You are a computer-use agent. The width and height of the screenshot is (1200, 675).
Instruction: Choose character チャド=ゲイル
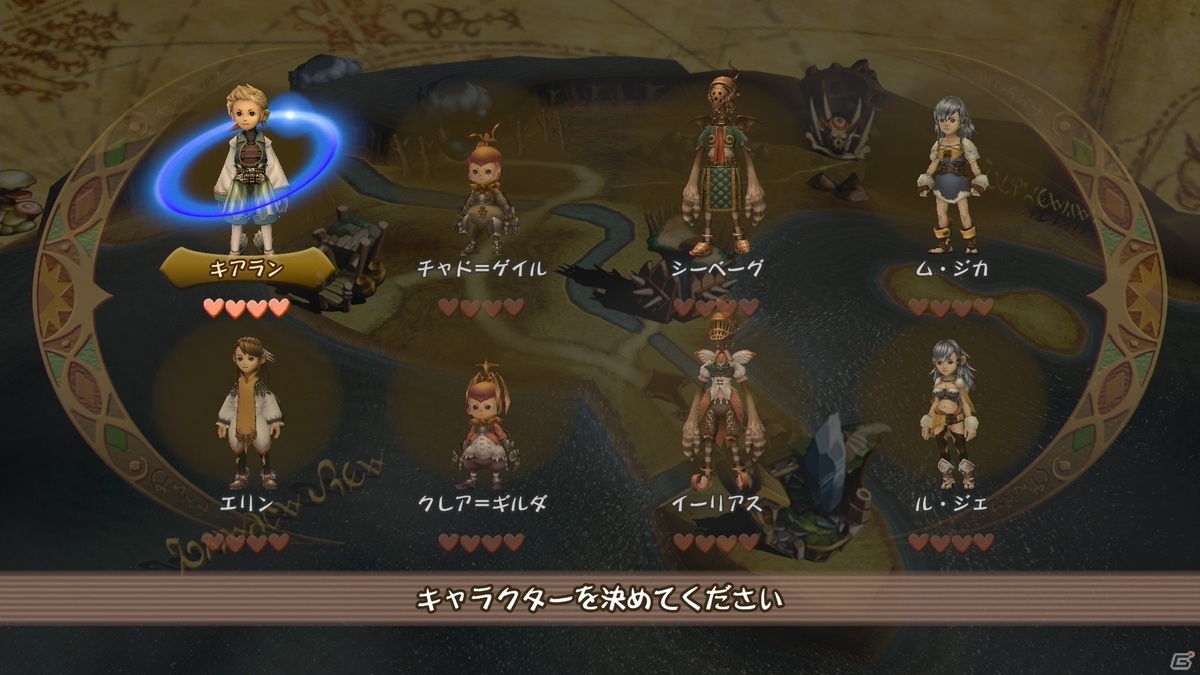[x=483, y=195]
